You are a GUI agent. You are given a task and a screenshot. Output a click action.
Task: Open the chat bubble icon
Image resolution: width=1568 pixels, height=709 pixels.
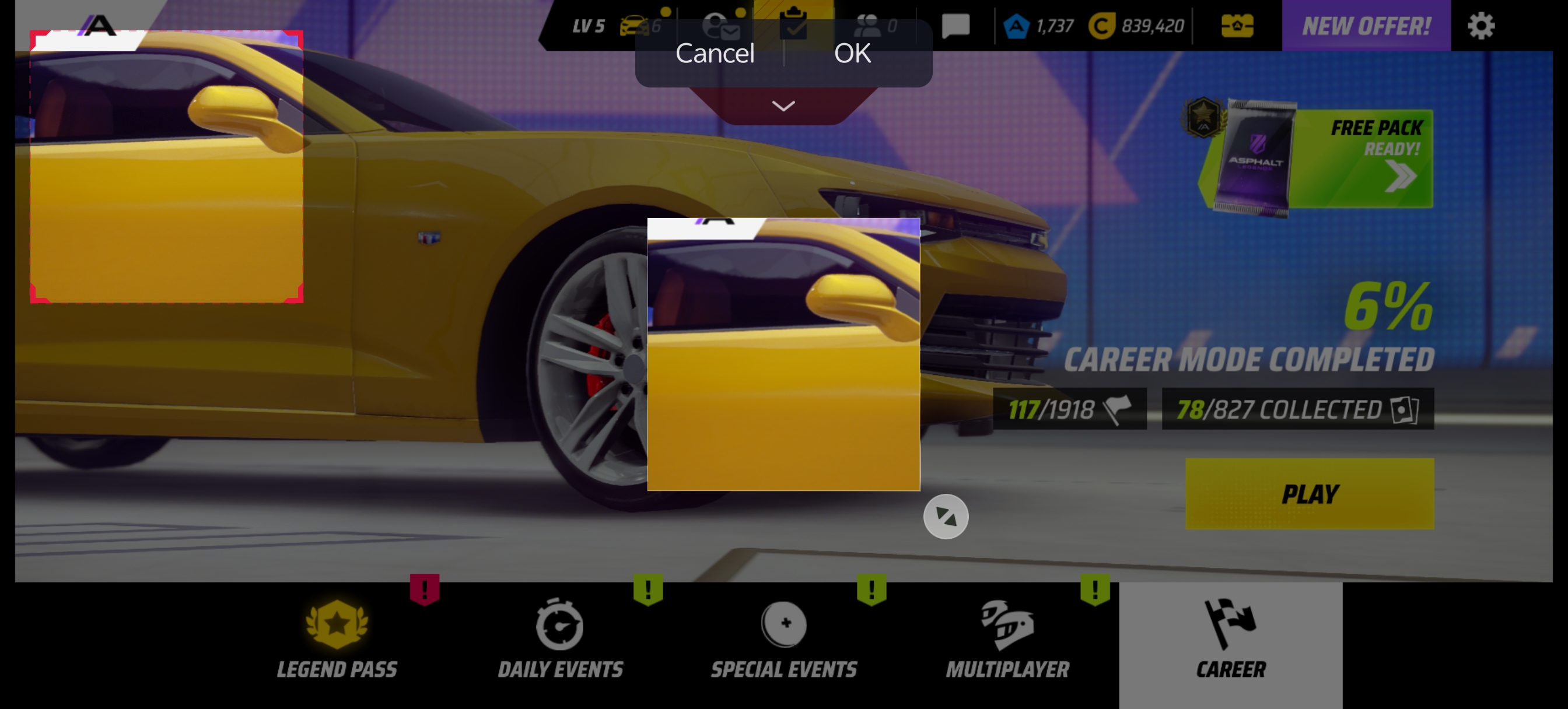[955, 26]
